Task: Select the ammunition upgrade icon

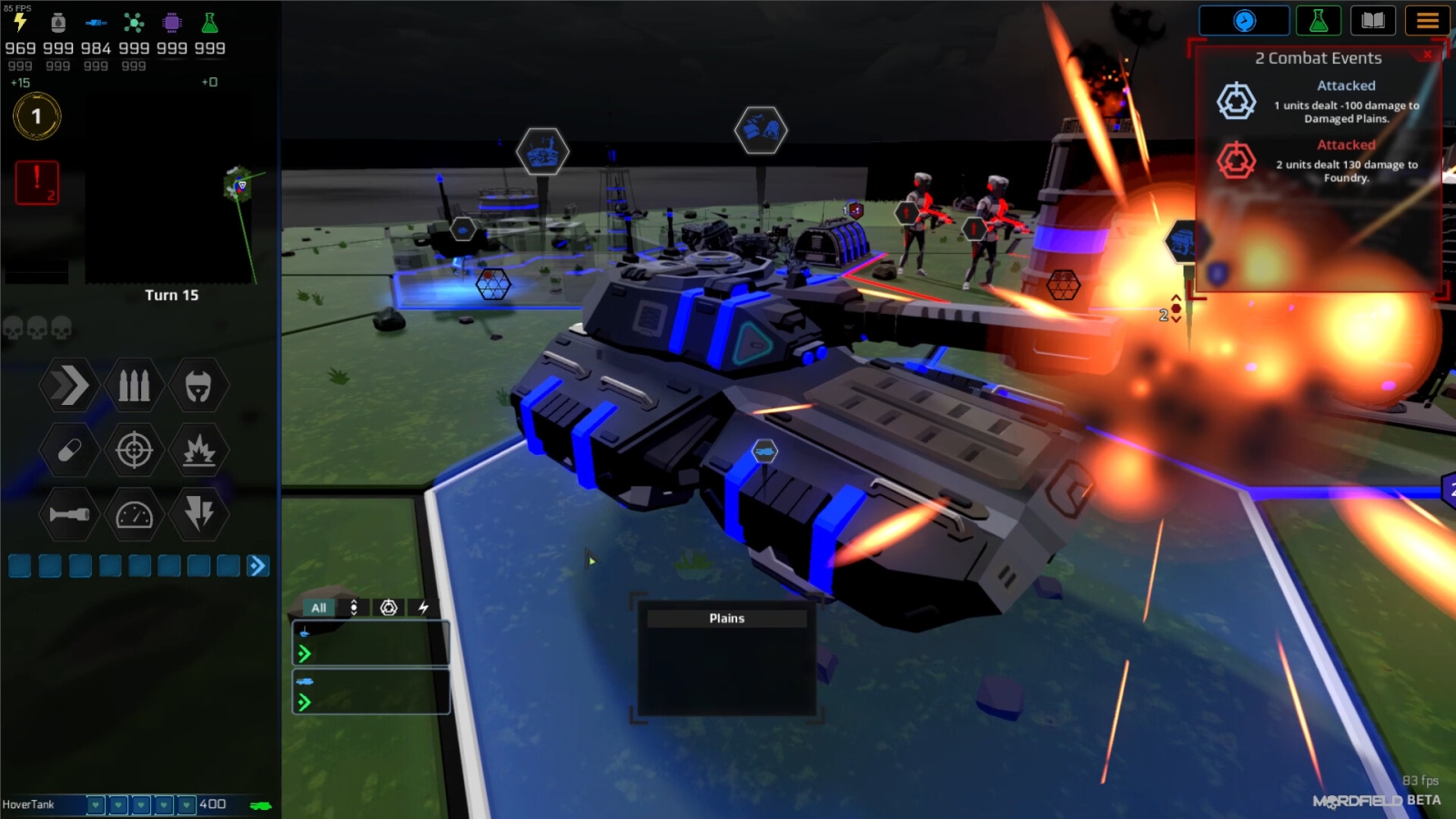Action: pos(133,386)
